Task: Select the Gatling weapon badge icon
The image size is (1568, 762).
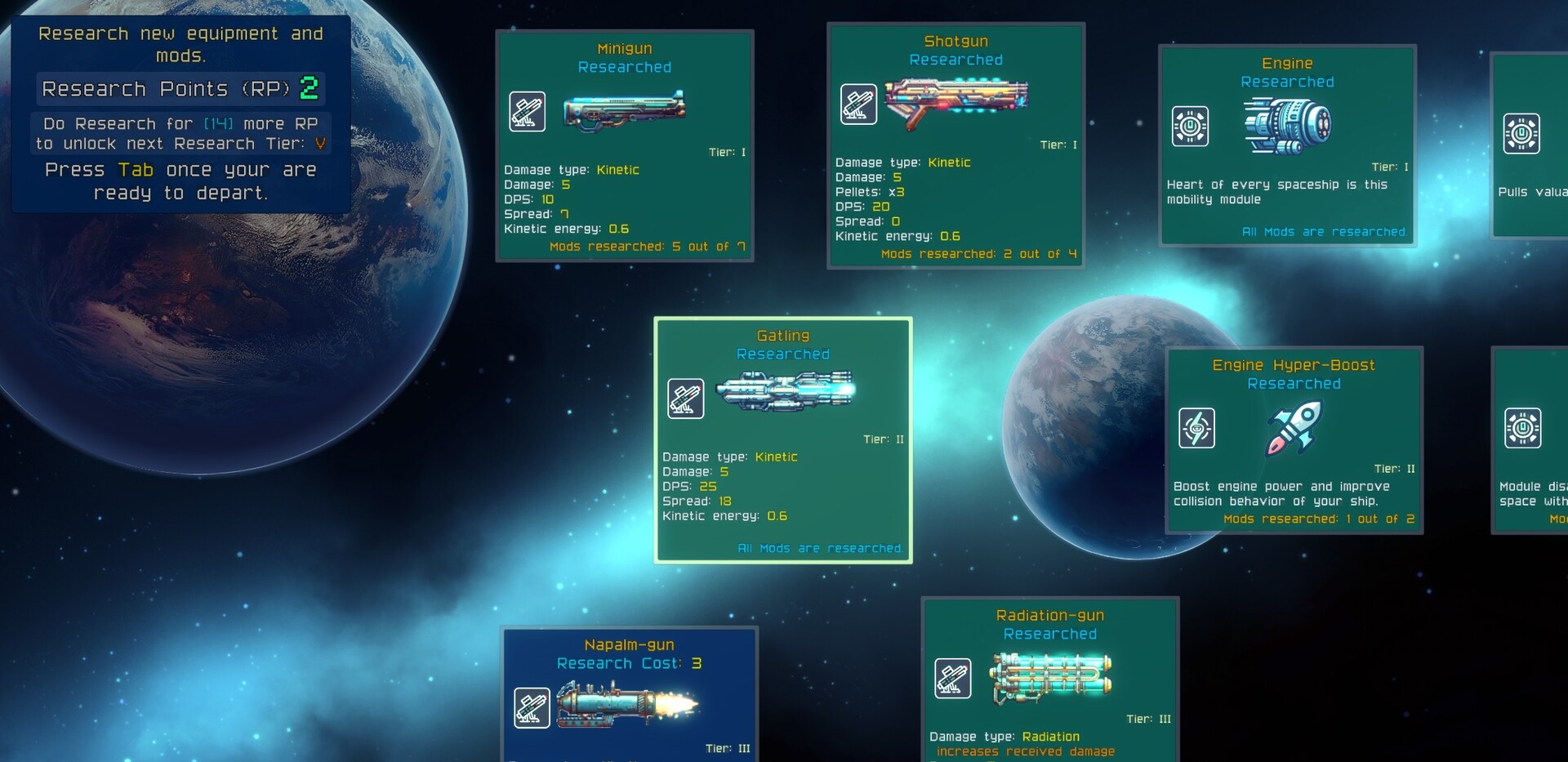Action: click(686, 399)
